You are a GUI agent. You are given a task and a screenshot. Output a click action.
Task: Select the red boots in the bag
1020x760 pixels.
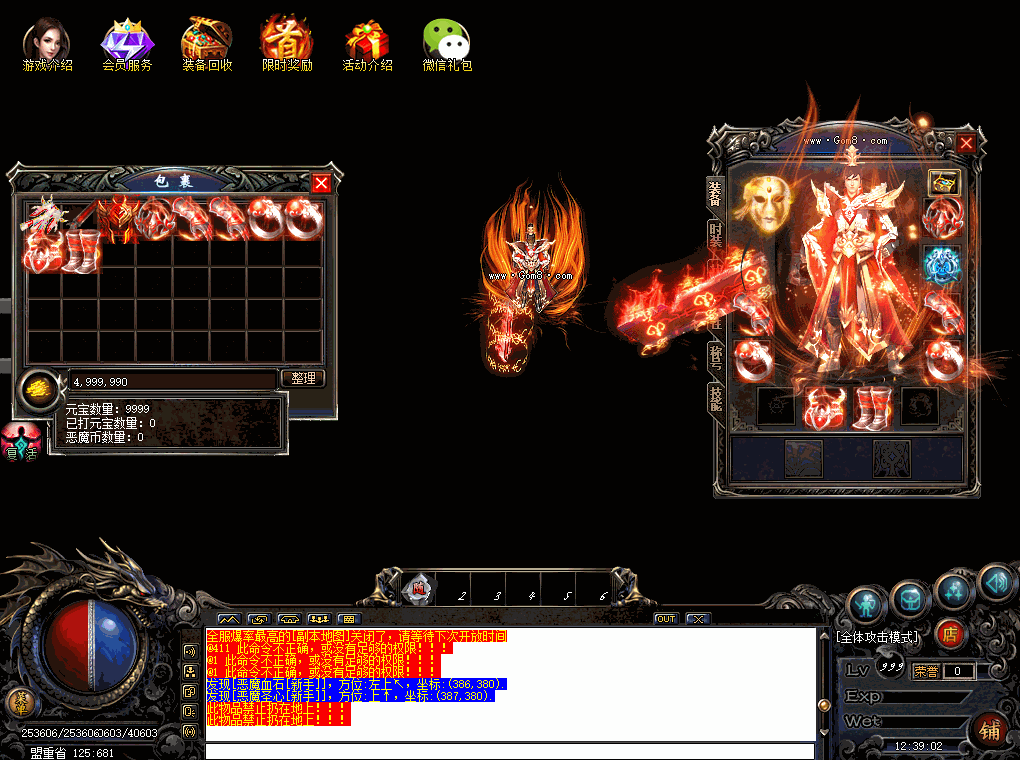(x=82, y=251)
